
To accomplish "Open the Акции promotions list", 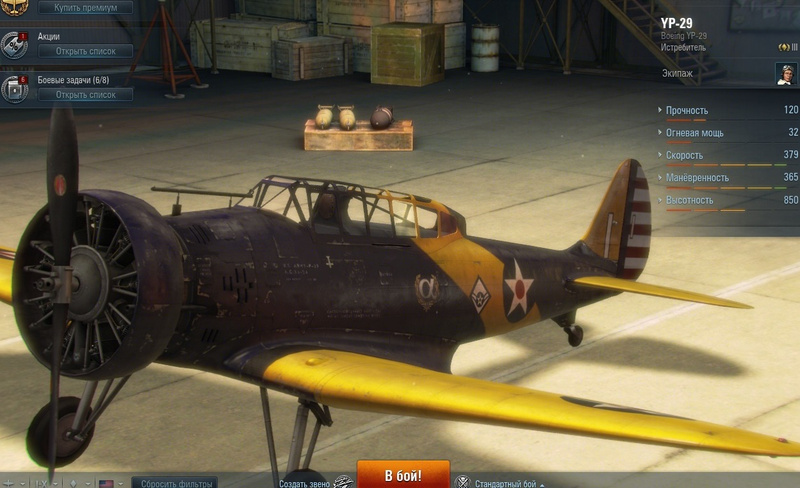I will click(85, 51).
